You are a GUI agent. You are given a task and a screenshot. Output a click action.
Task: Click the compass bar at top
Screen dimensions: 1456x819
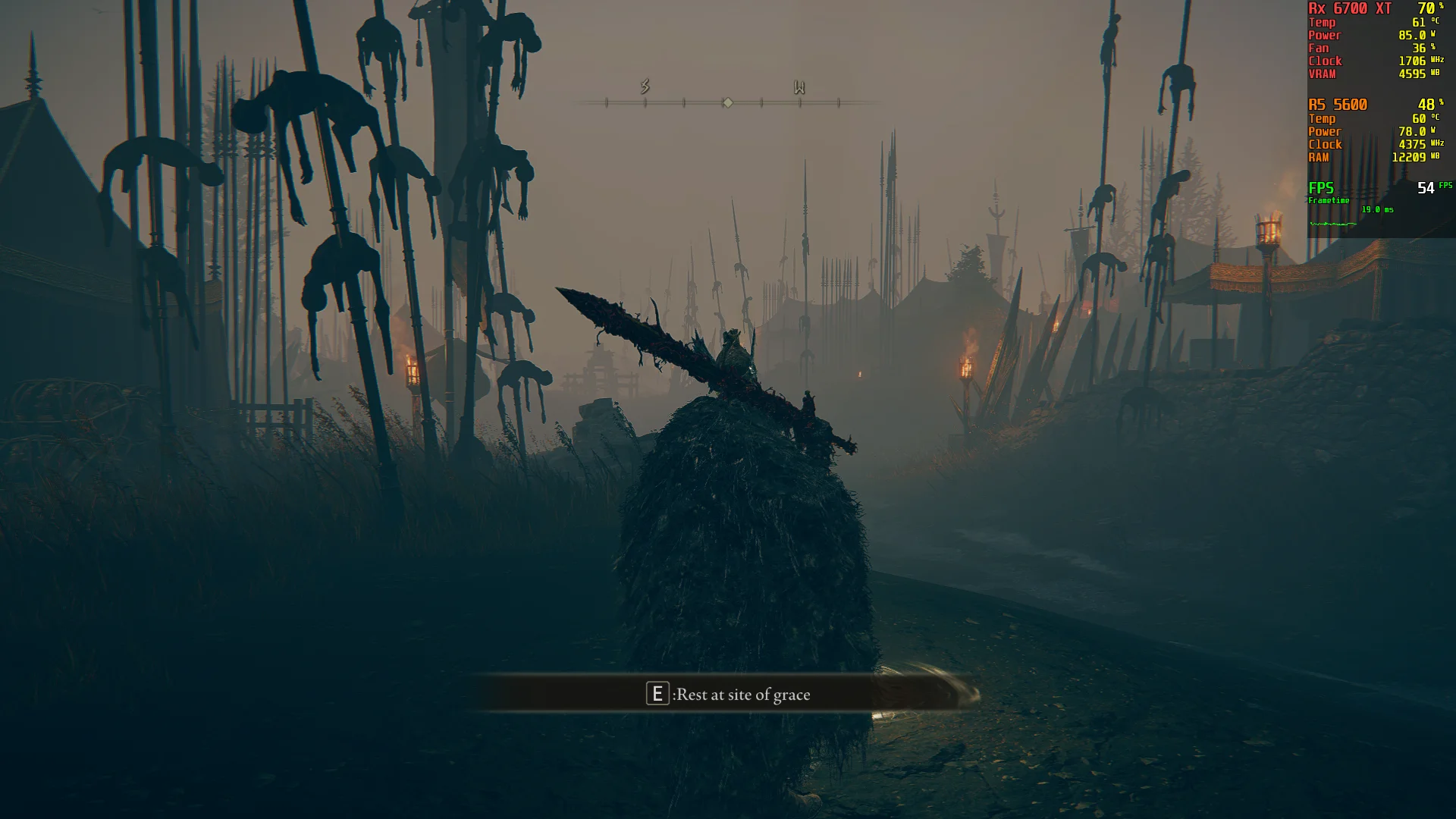(x=726, y=102)
